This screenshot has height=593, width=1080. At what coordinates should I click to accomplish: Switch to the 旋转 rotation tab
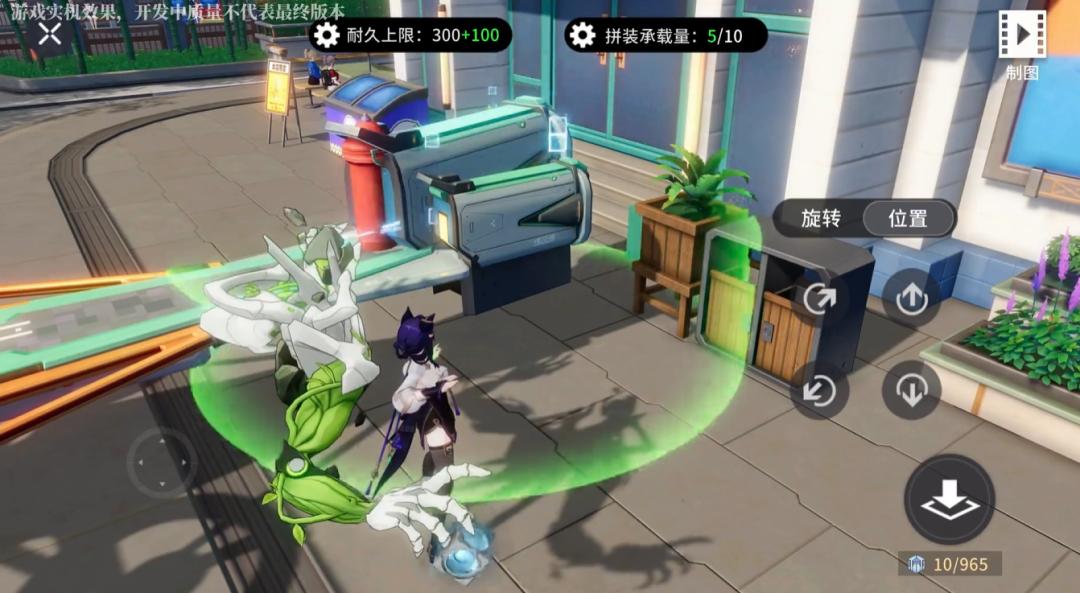[821, 218]
